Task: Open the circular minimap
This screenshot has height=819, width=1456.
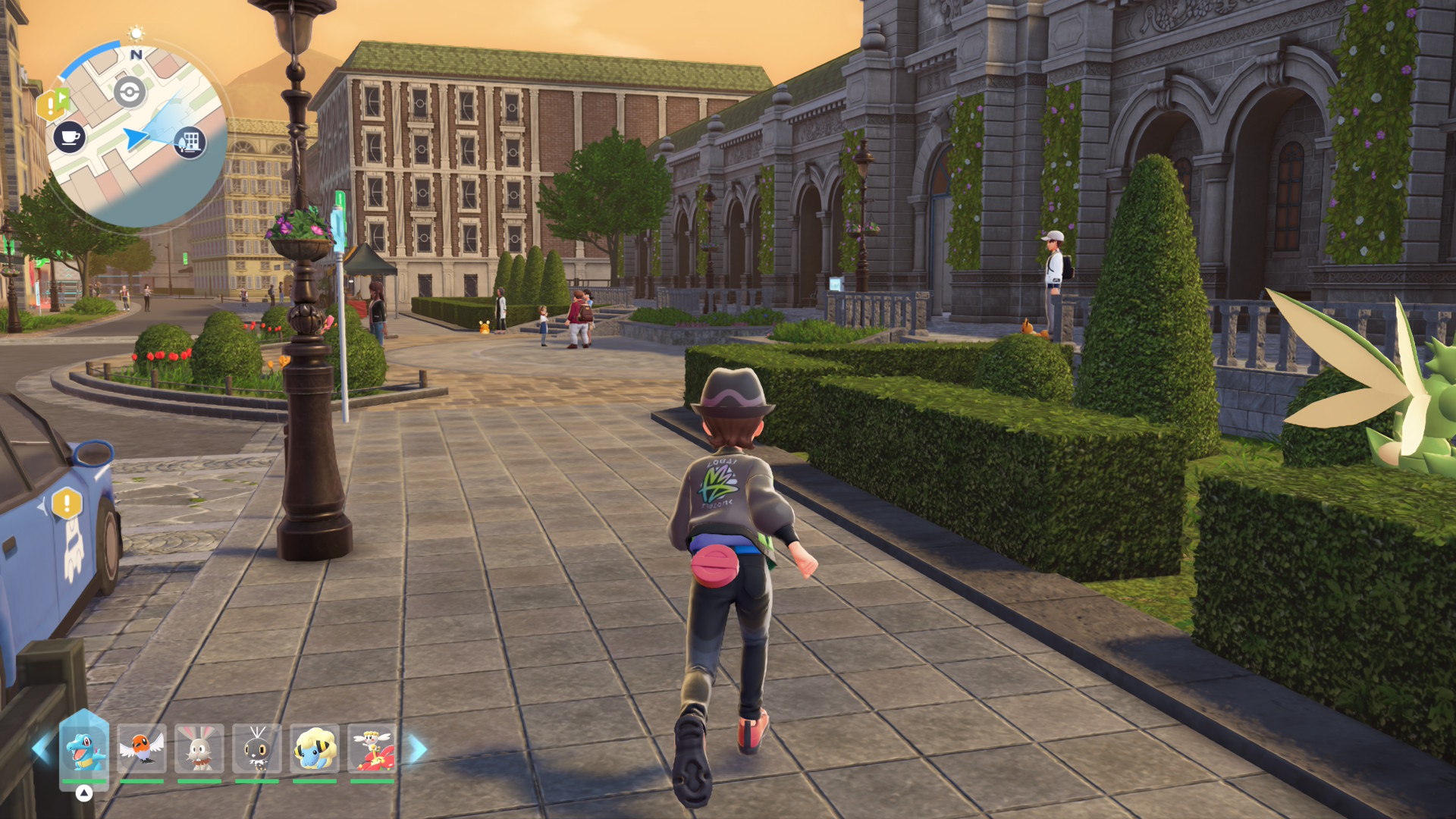Action: [x=137, y=134]
